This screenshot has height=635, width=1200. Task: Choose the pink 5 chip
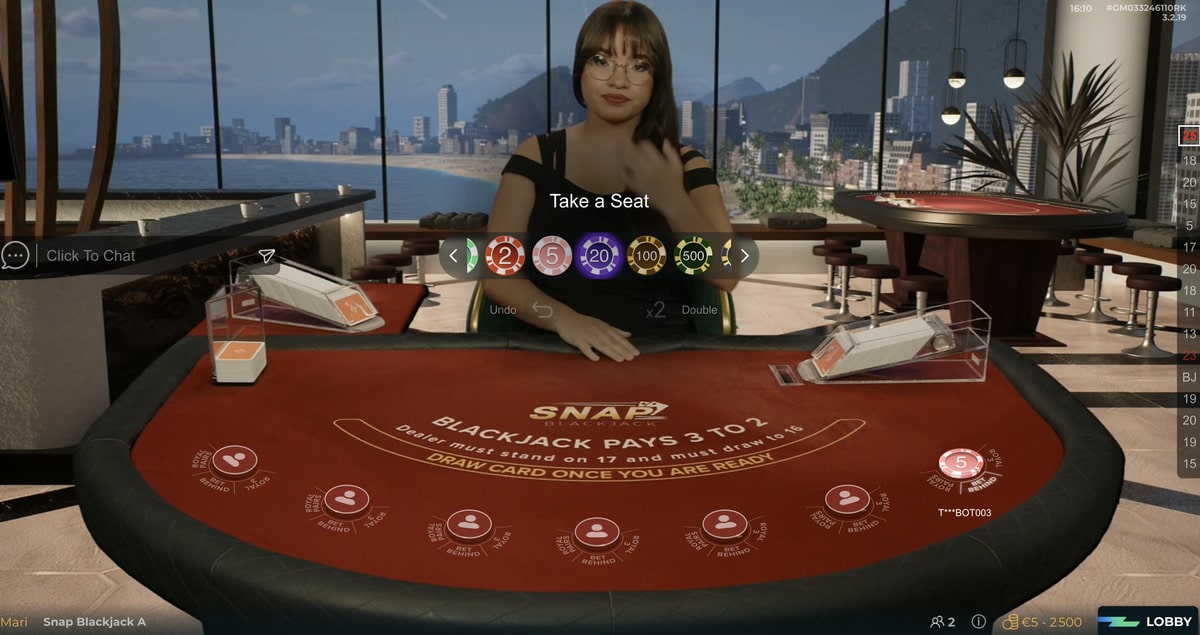click(552, 256)
